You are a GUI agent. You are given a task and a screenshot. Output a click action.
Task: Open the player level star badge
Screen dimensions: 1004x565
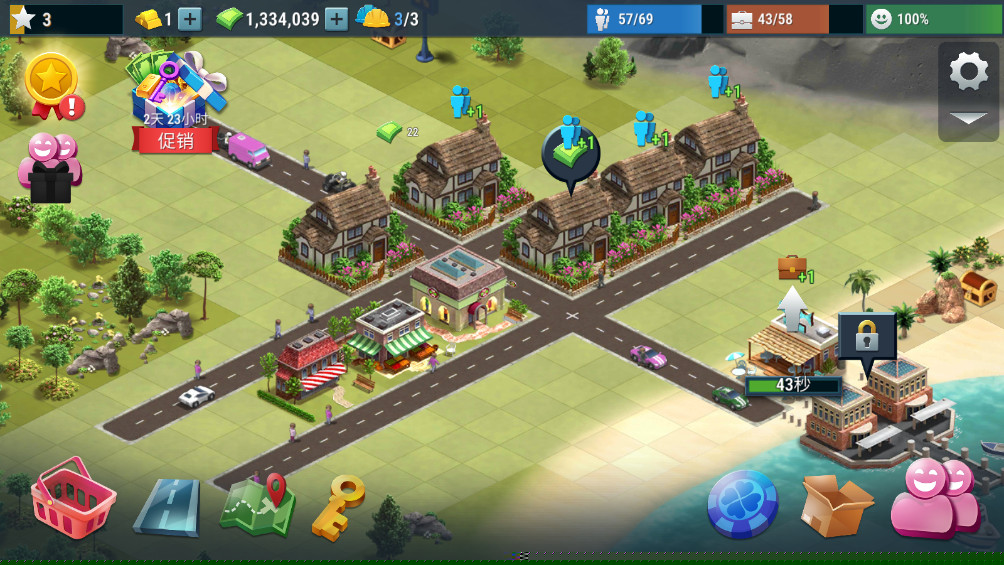pyautogui.click(x=22, y=19)
